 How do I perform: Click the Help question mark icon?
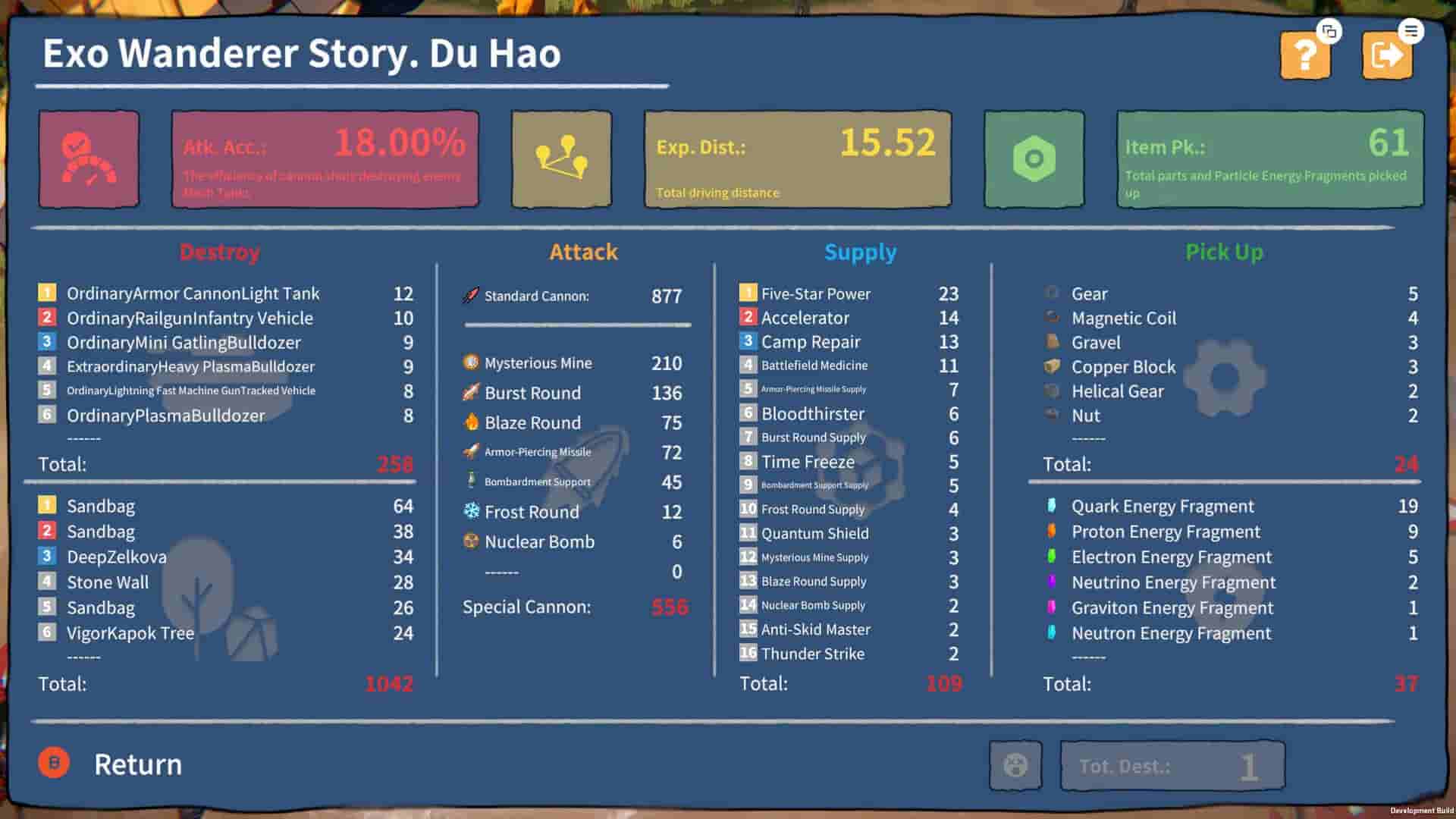click(1304, 54)
